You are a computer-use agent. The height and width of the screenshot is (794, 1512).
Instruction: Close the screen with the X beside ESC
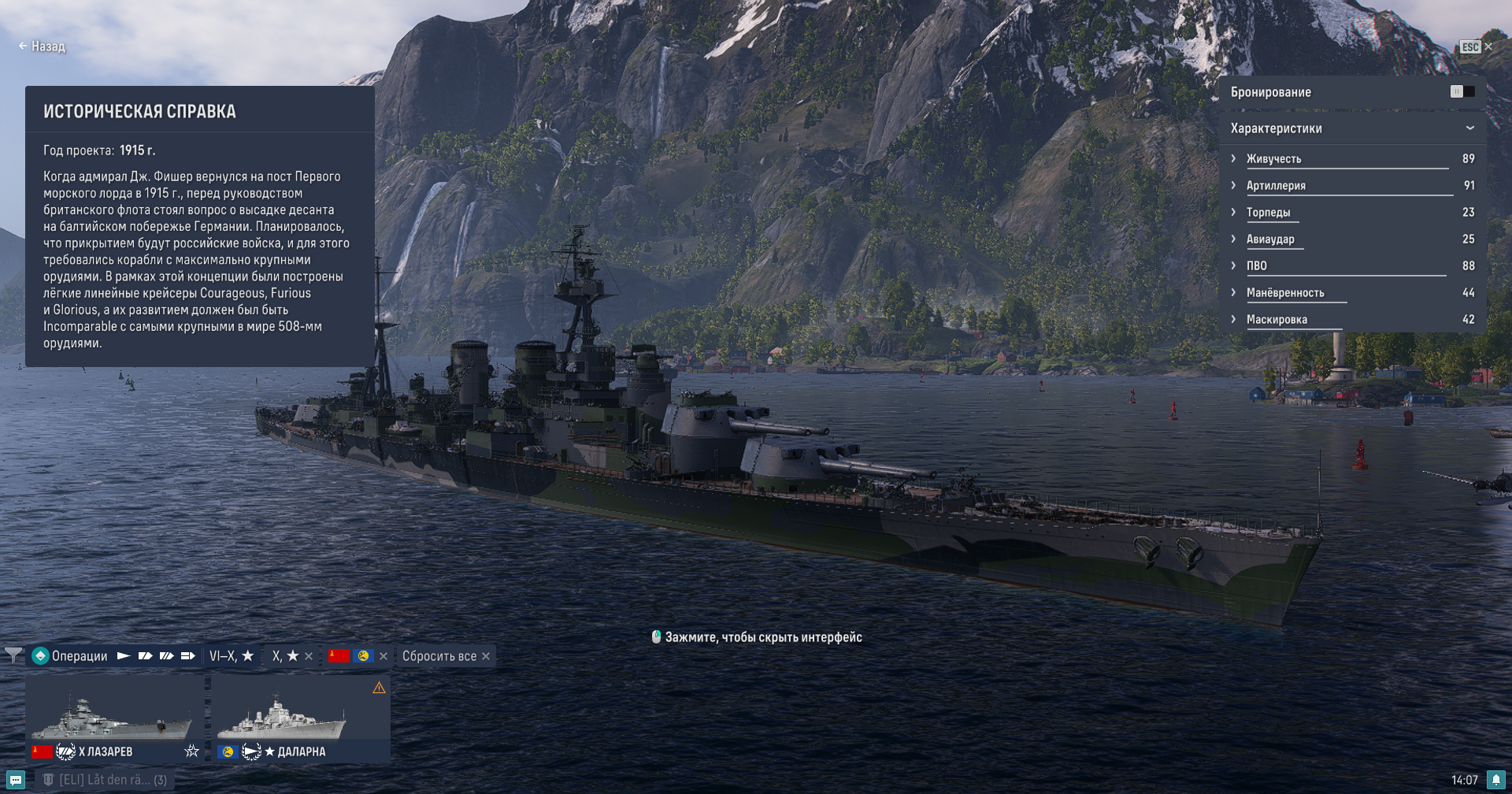(x=1488, y=46)
